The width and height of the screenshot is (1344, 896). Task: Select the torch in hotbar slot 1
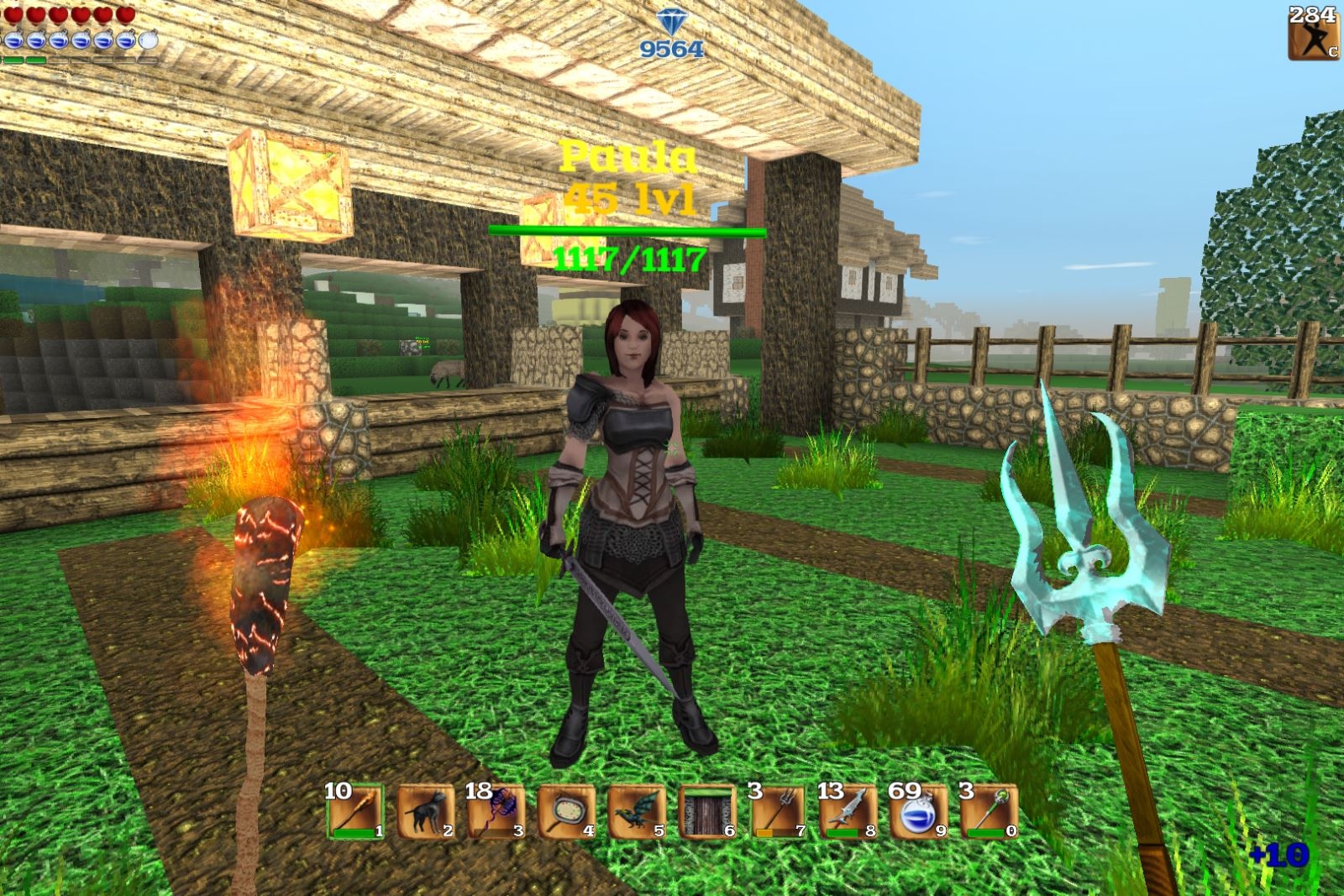(x=355, y=812)
